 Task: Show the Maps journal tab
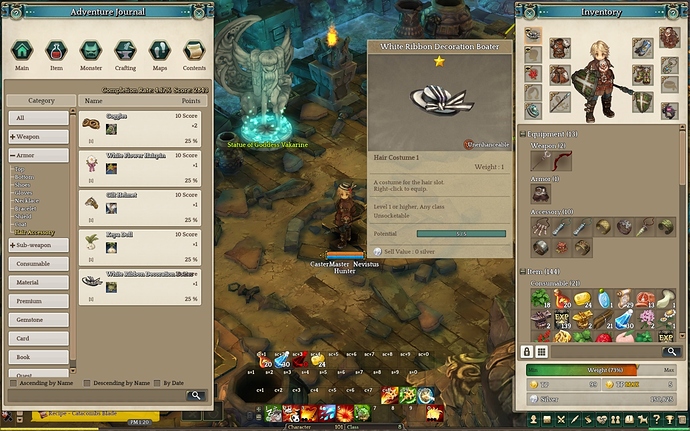point(159,51)
